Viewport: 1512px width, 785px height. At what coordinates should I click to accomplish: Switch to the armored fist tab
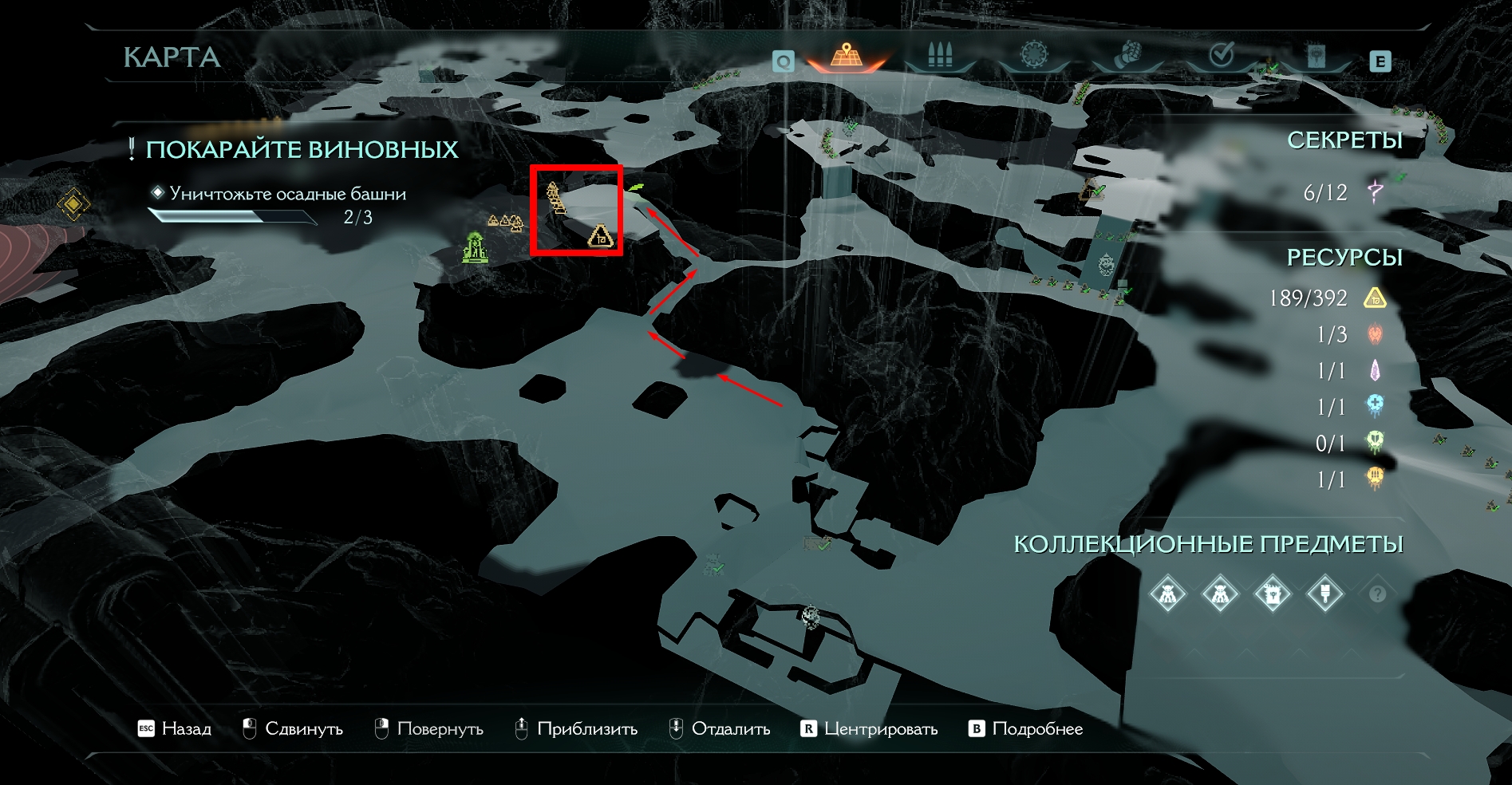pyautogui.click(x=1127, y=54)
